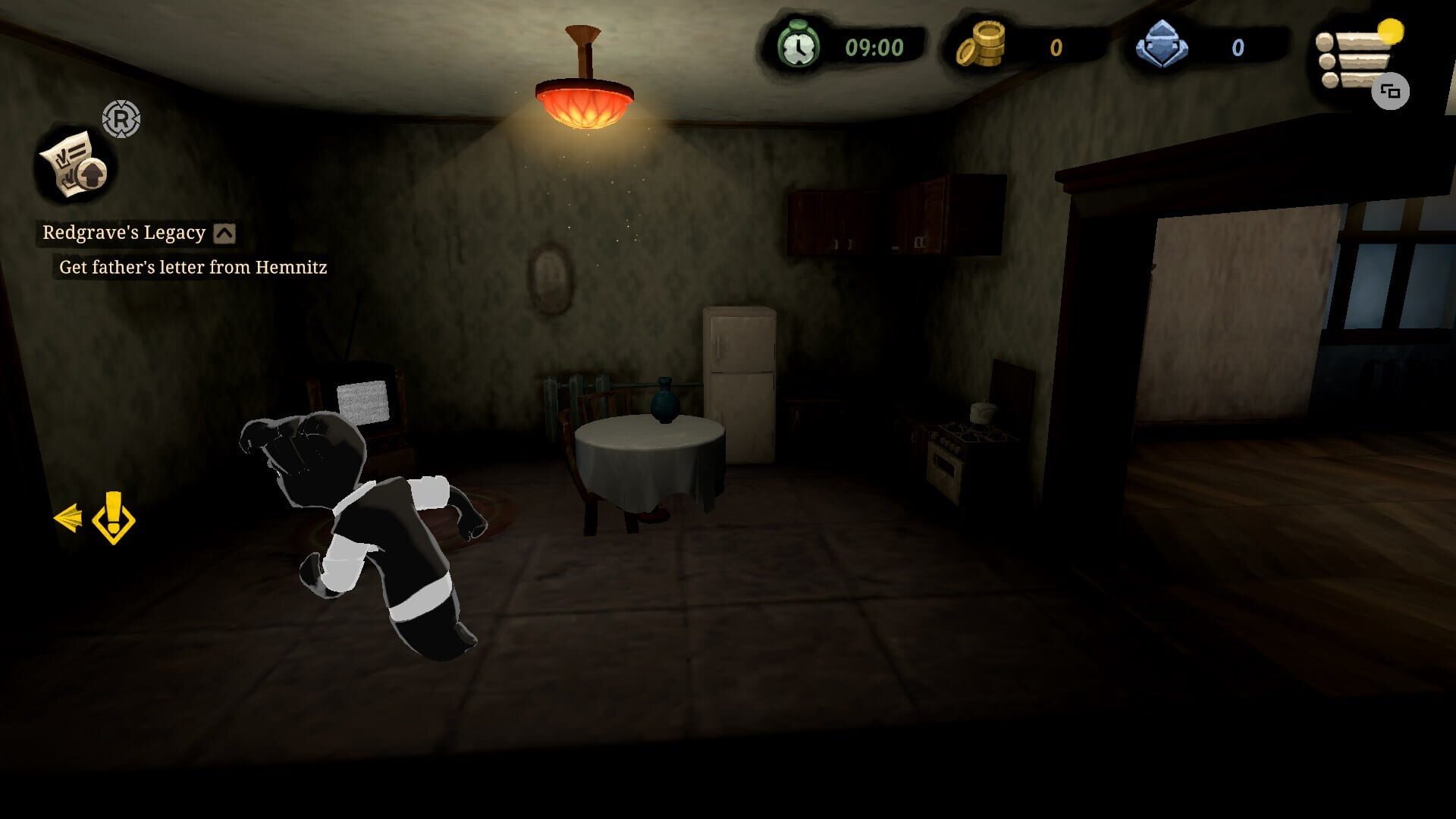Select objective Get father's letter from Hemnitz
Image resolution: width=1456 pixels, height=819 pixels.
pos(191,267)
